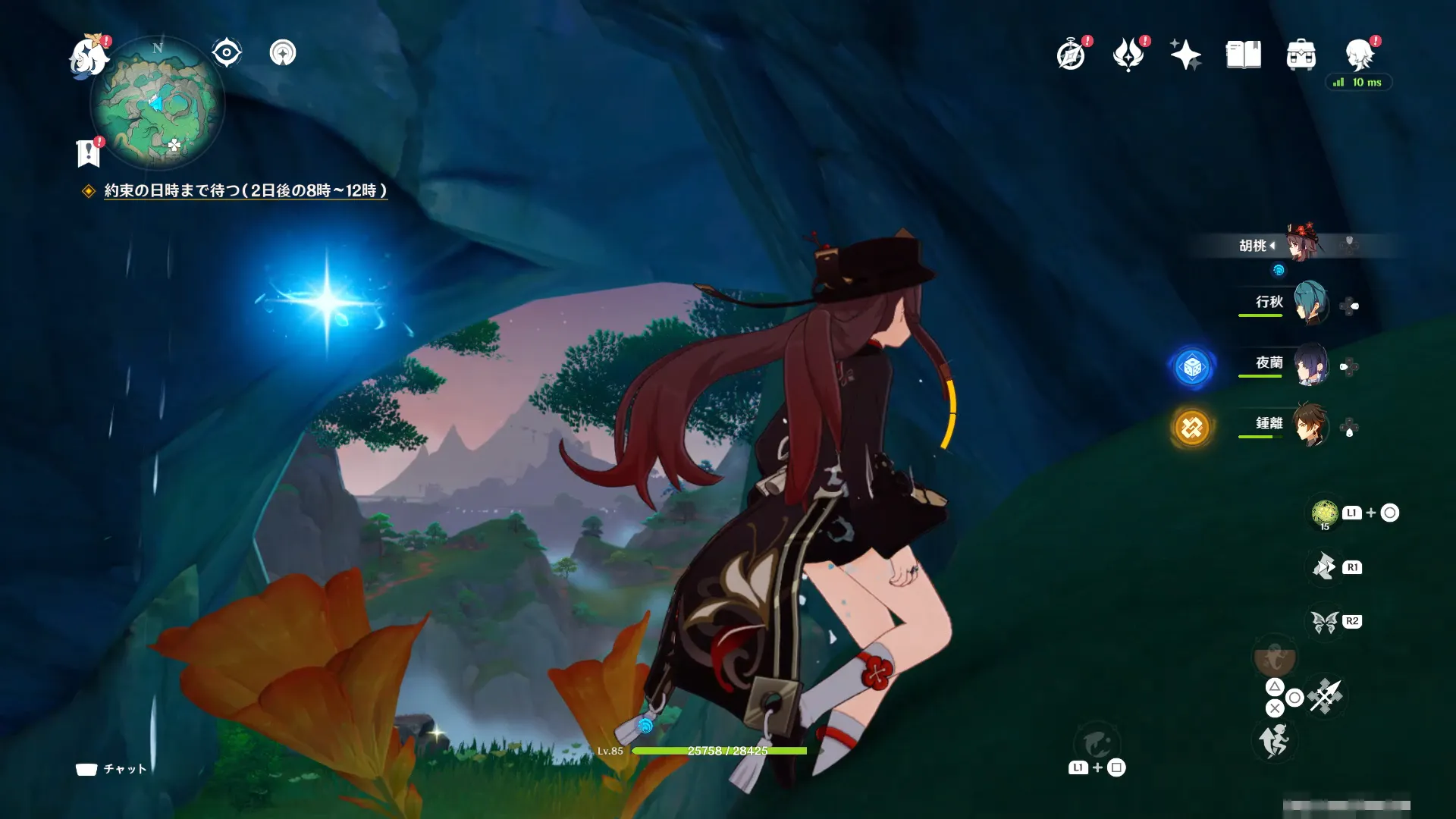
Task: Expand the circular minimap
Action: pos(158,103)
